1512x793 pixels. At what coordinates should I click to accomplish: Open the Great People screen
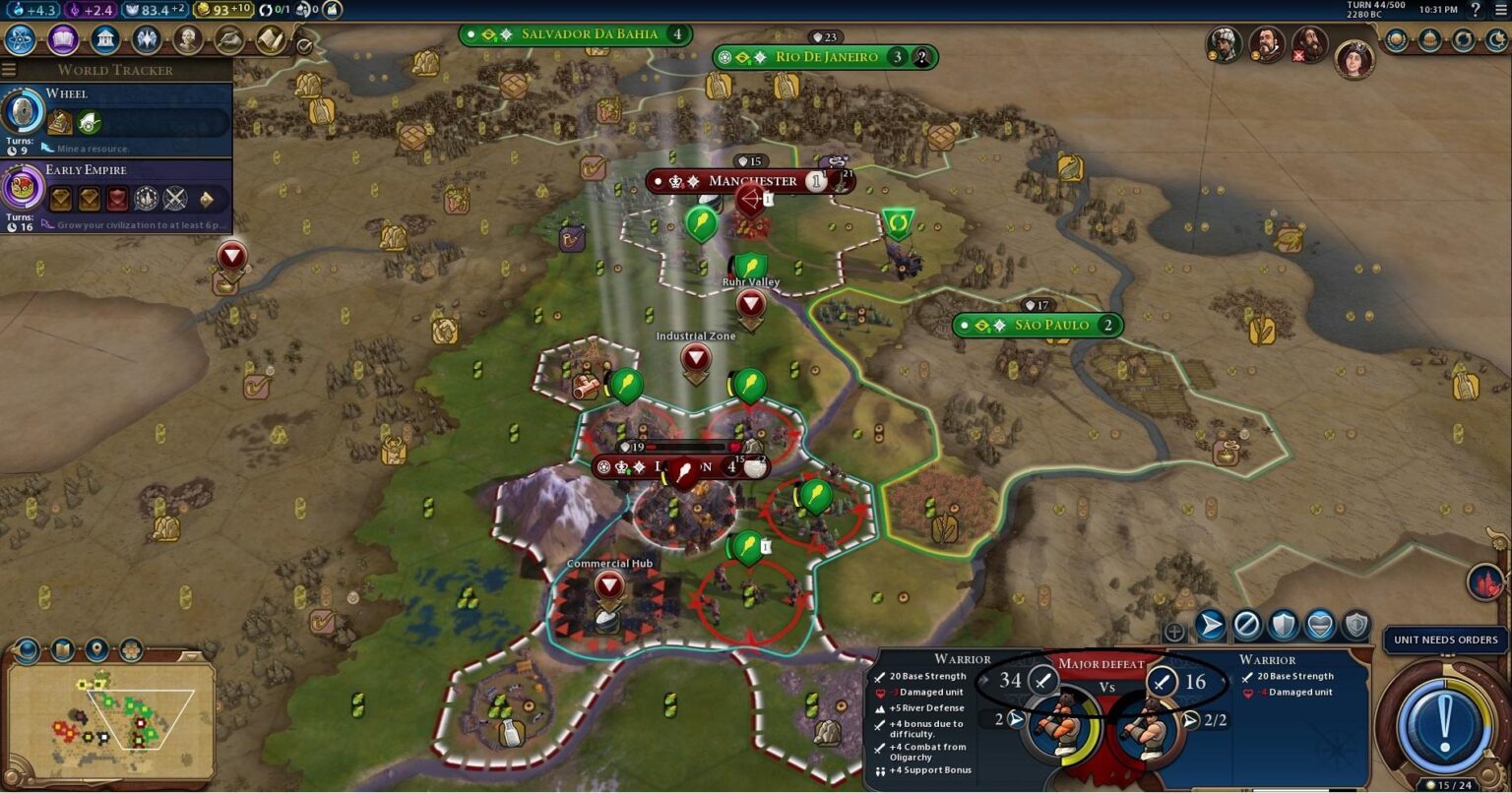[187, 40]
